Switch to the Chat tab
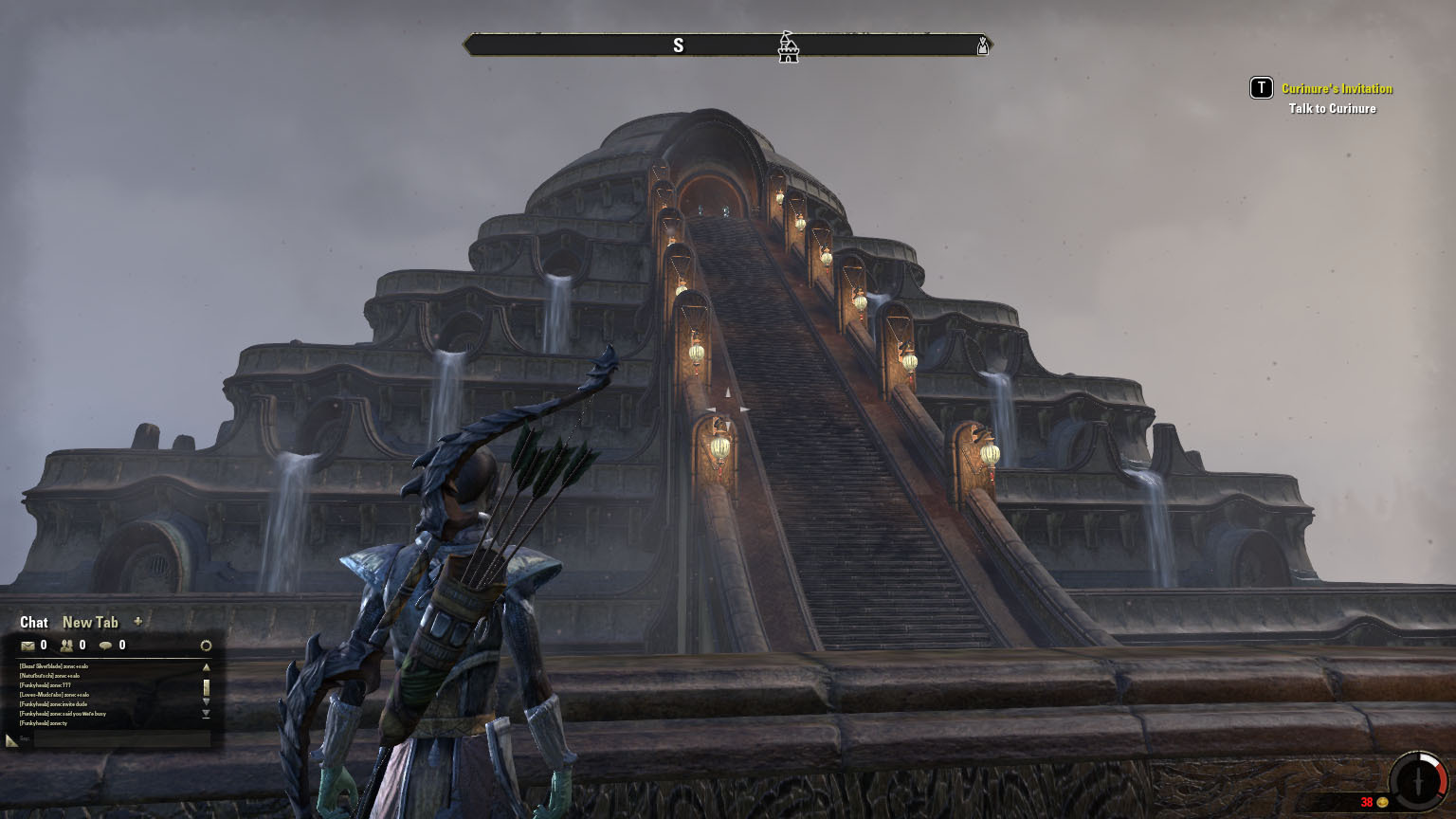 [x=33, y=623]
